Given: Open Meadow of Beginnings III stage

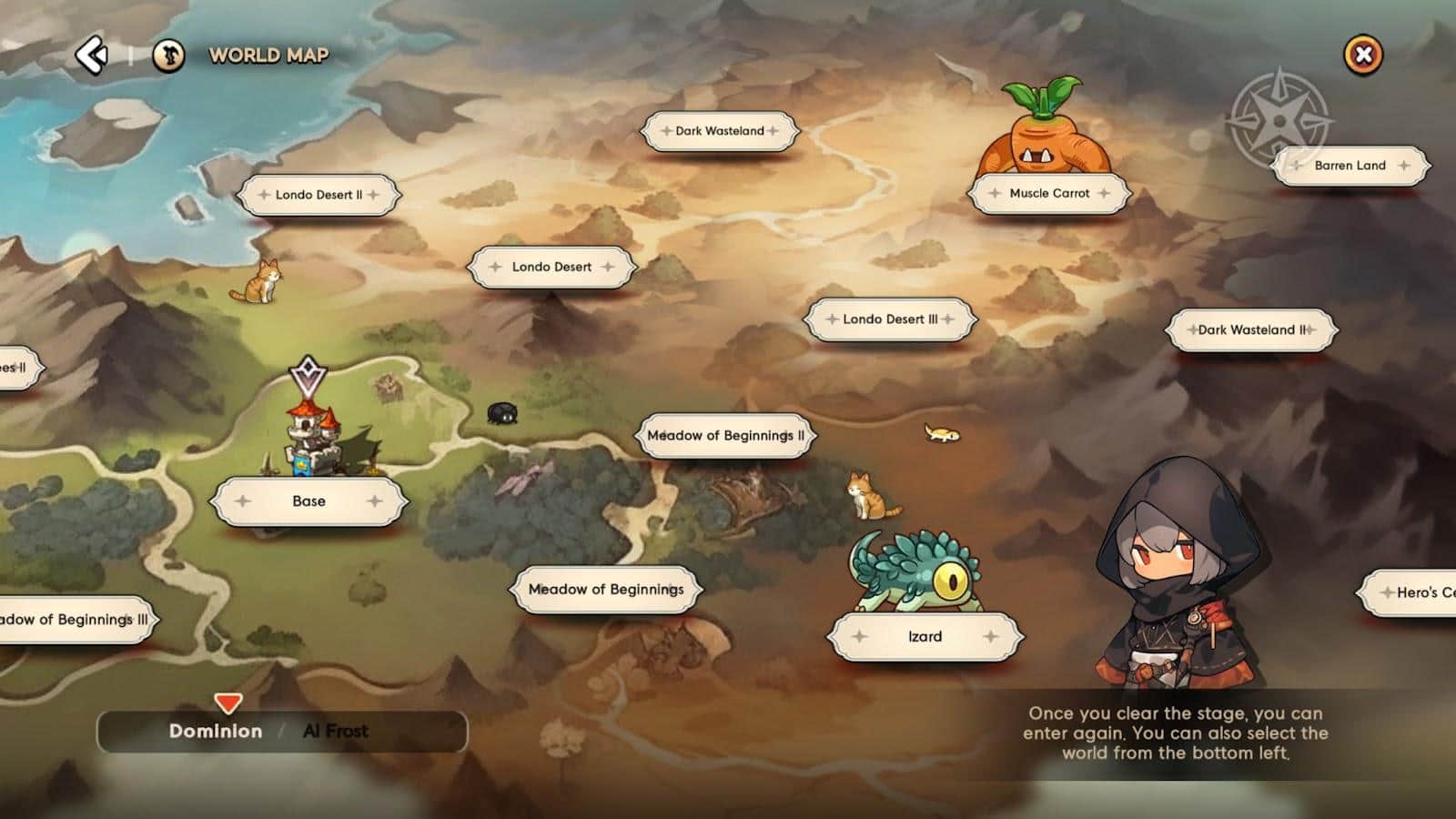Looking at the screenshot, I should [75, 620].
